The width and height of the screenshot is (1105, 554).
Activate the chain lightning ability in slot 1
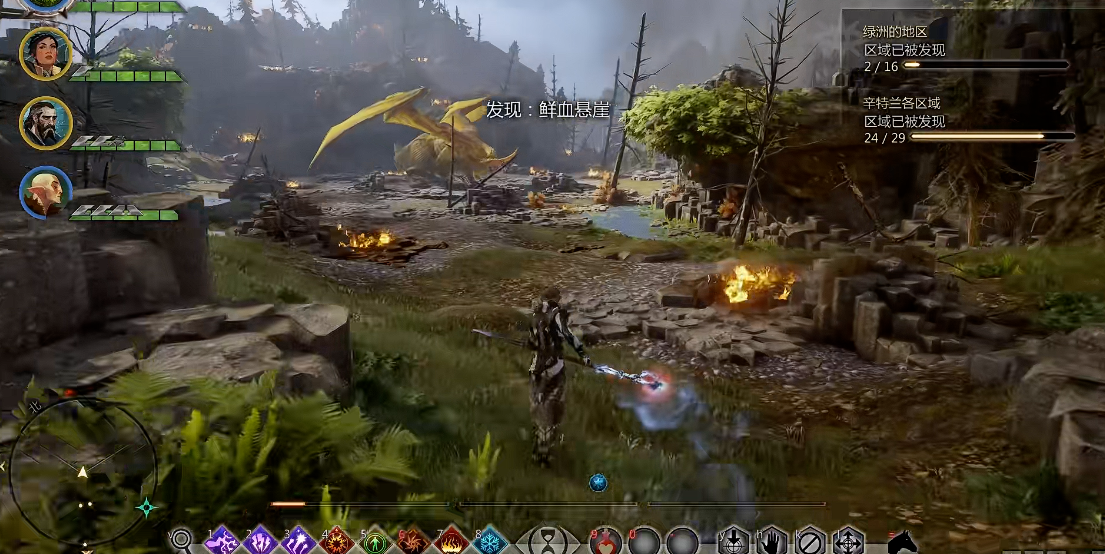tap(221, 541)
